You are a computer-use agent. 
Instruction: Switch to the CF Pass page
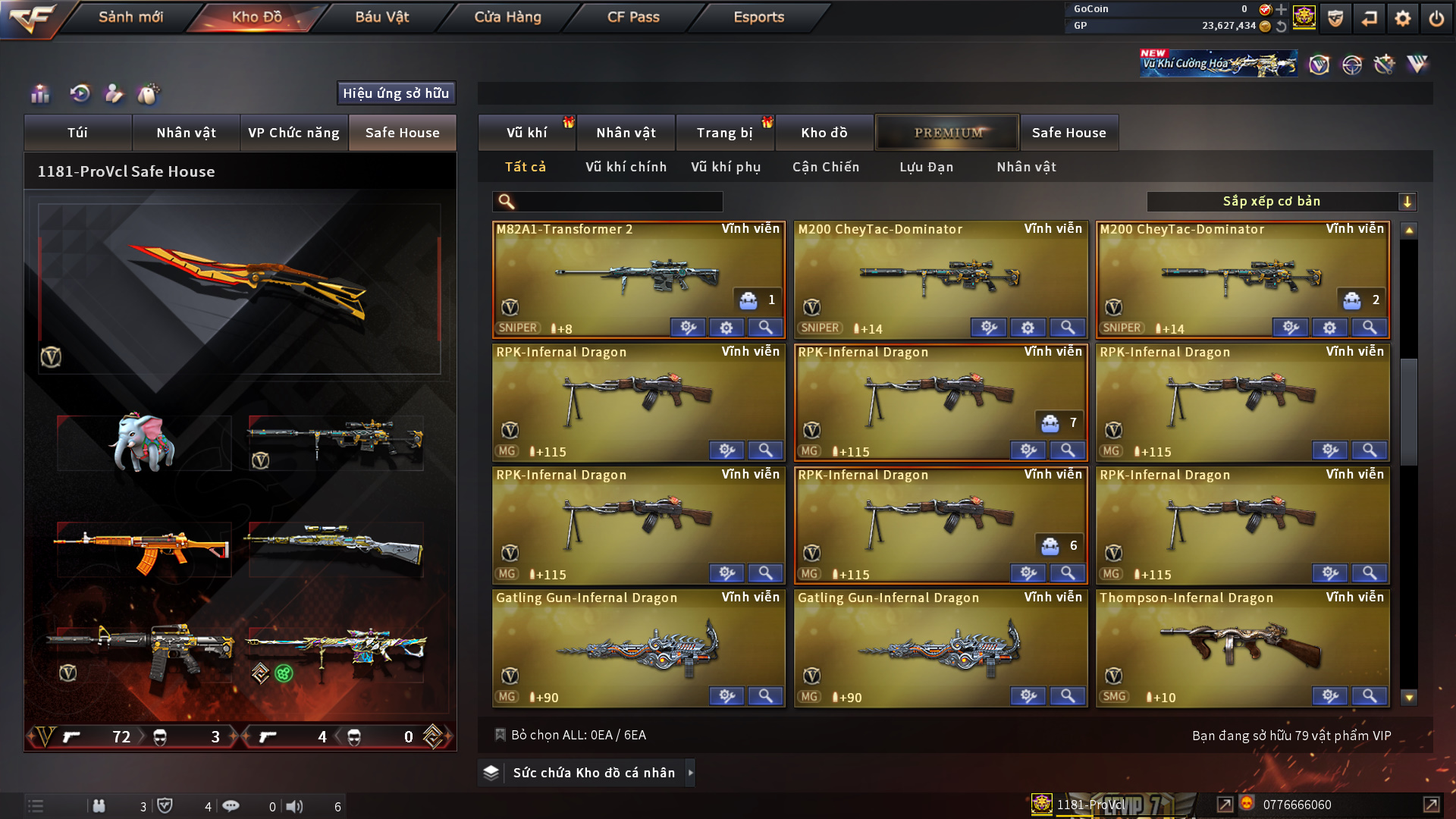(633, 17)
